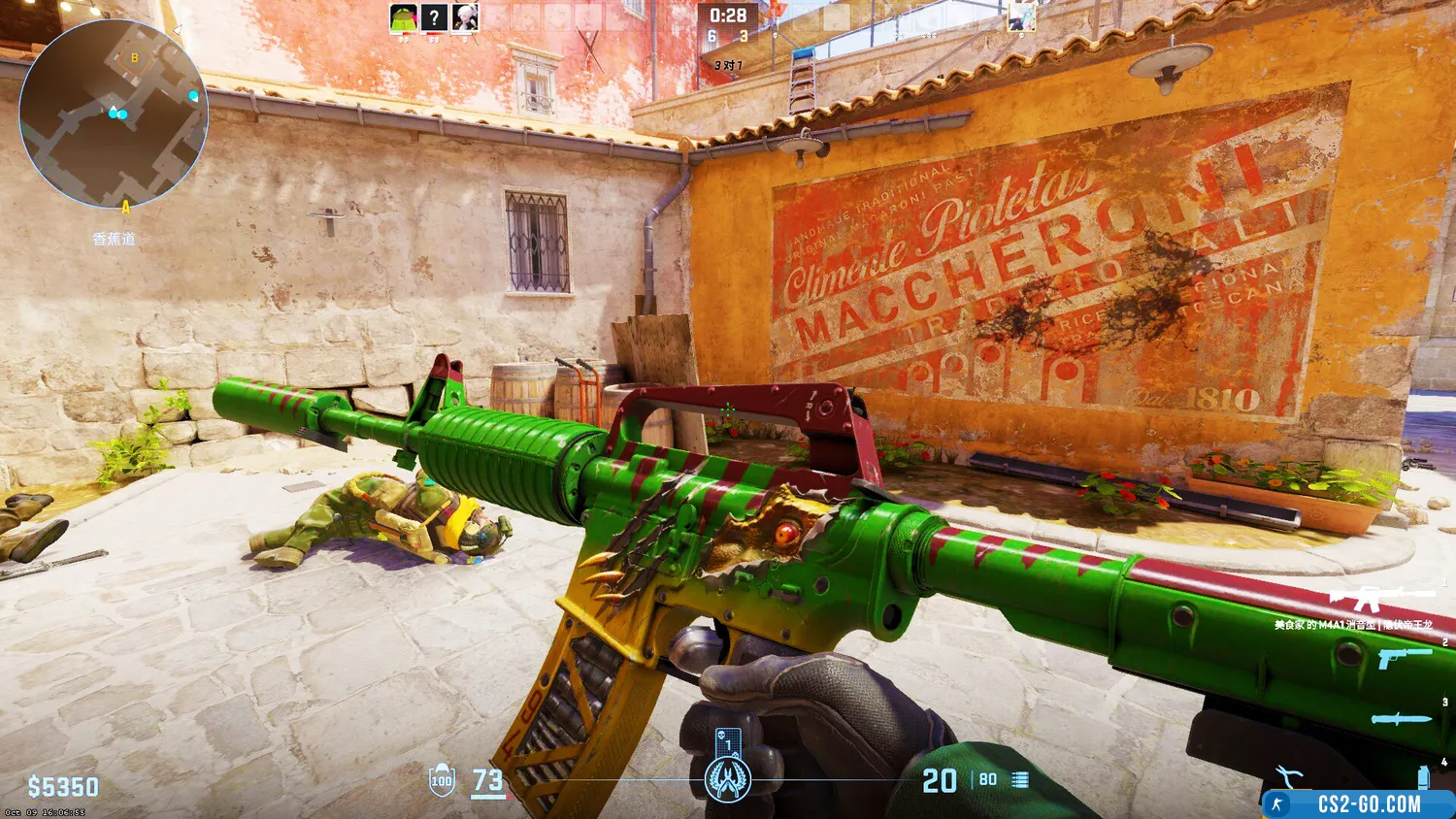The width and height of the screenshot is (1456, 819).
Task: Click the question mark player avatar
Action: pos(434,17)
